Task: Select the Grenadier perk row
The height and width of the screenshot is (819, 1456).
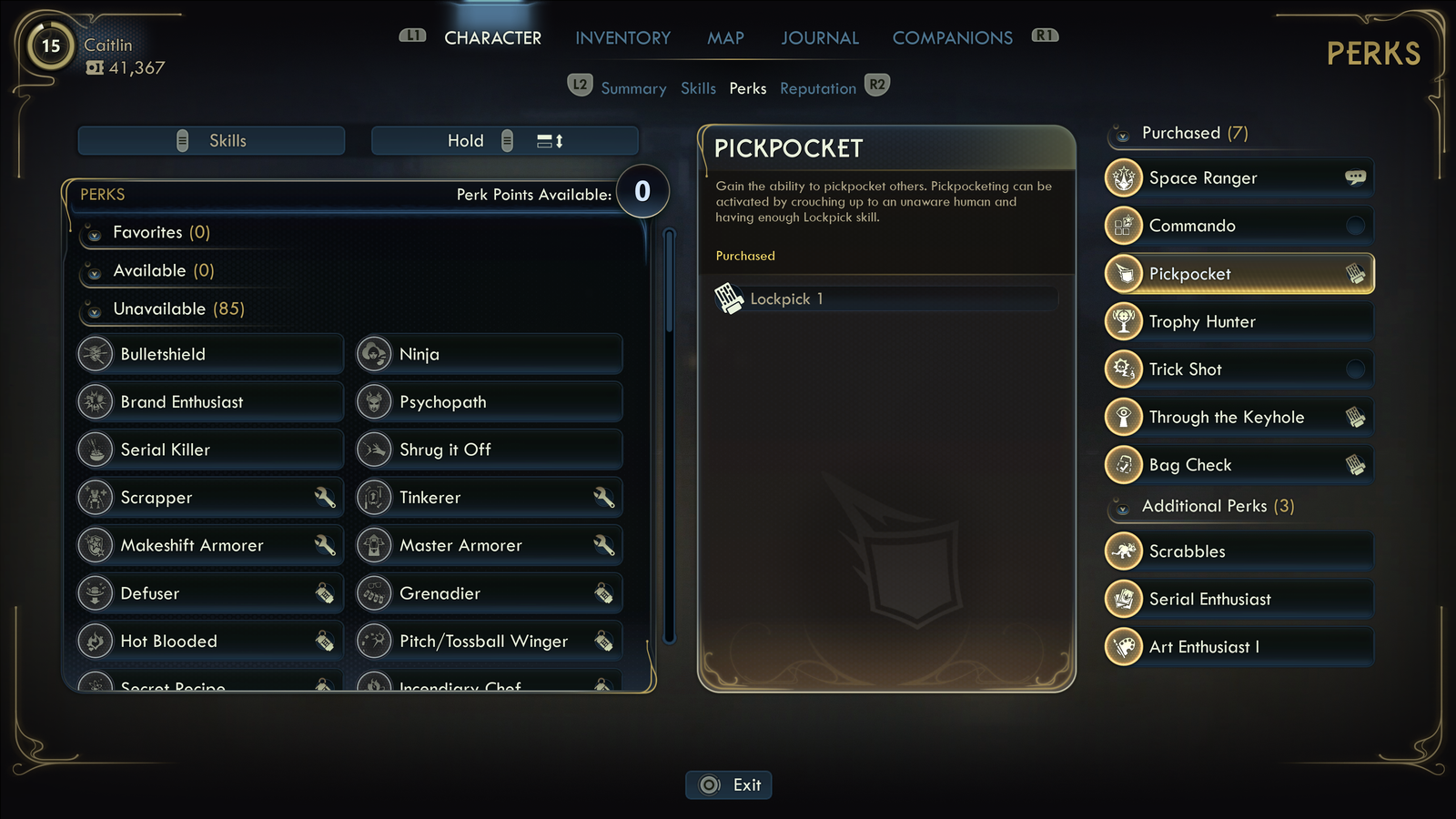Action: tap(489, 593)
